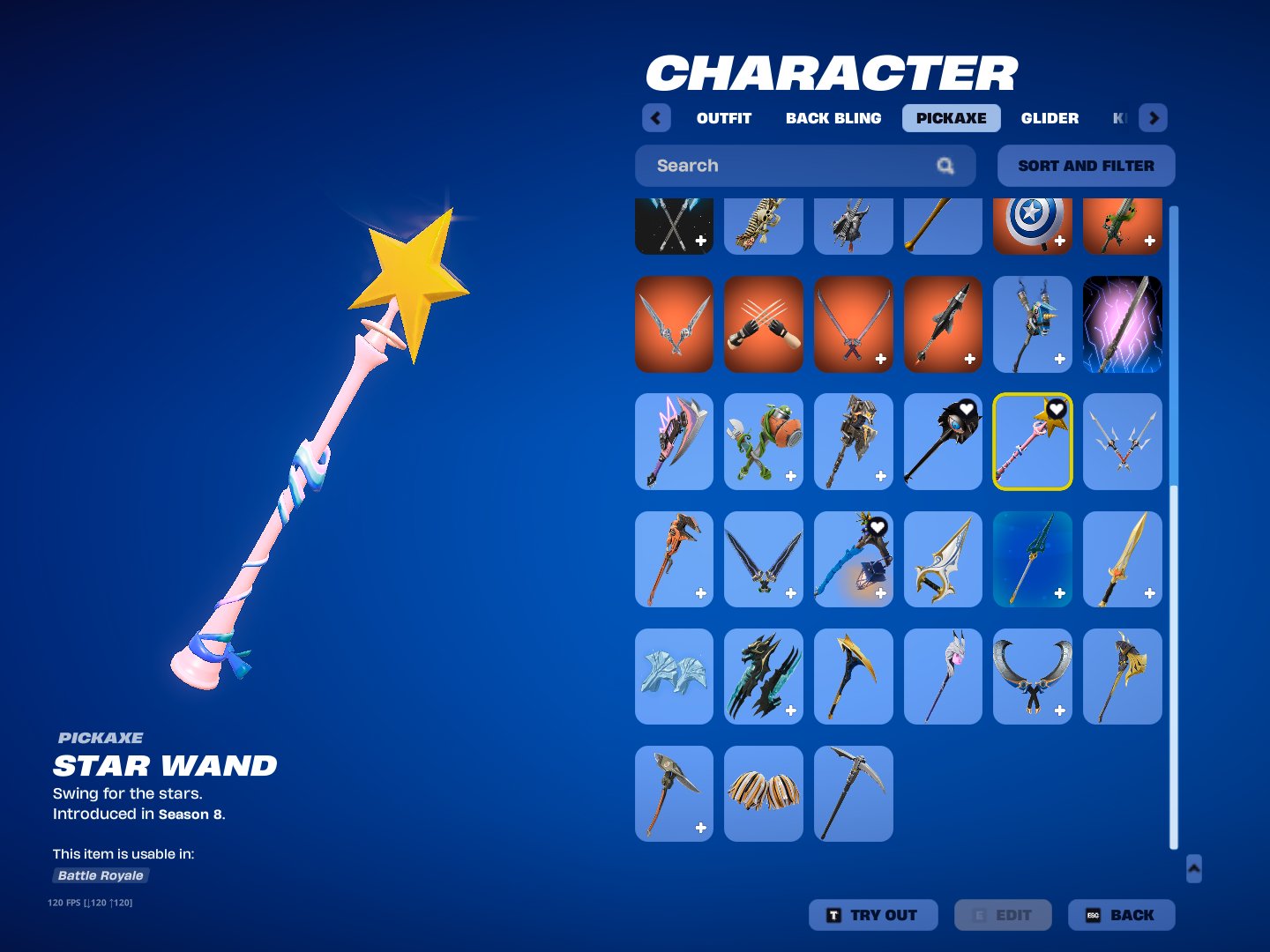Viewport: 1270px width, 952px height.
Task: Open Sort and Filter options
Action: pyautogui.click(x=1086, y=166)
